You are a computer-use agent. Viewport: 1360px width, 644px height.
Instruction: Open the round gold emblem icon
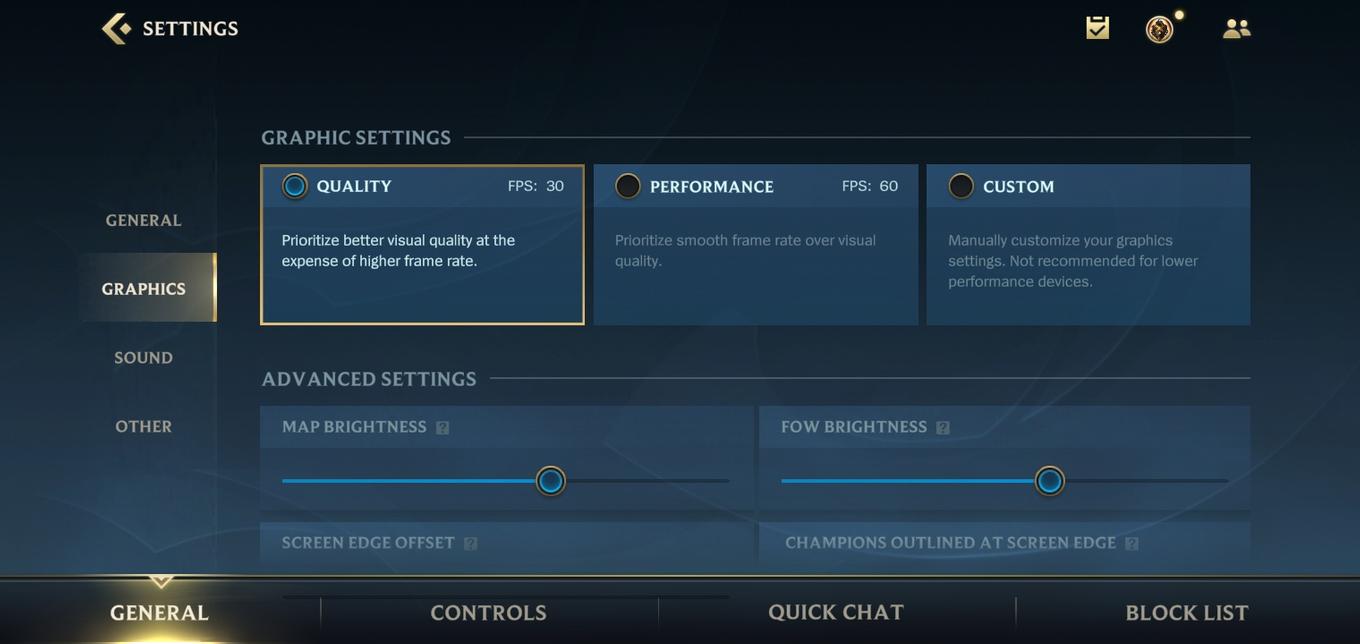[1159, 29]
